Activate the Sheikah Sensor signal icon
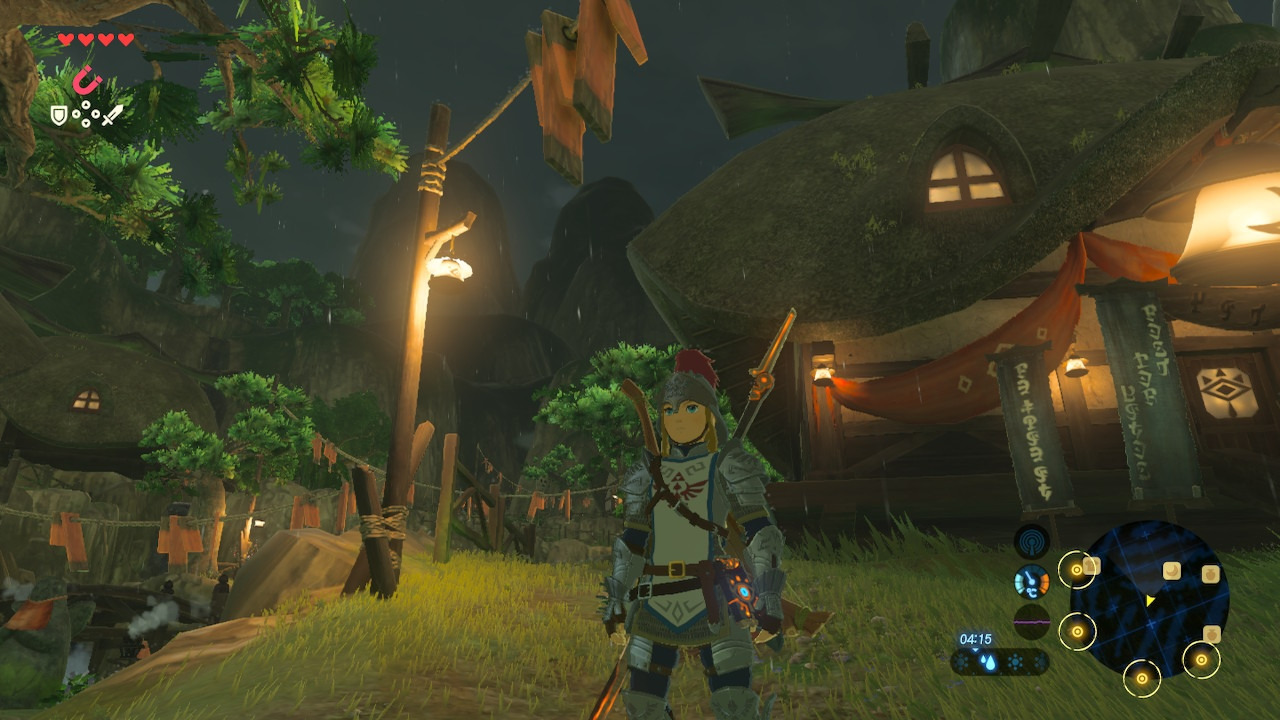Image resolution: width=1280 pixels, height=720 pixels. 1031,542
